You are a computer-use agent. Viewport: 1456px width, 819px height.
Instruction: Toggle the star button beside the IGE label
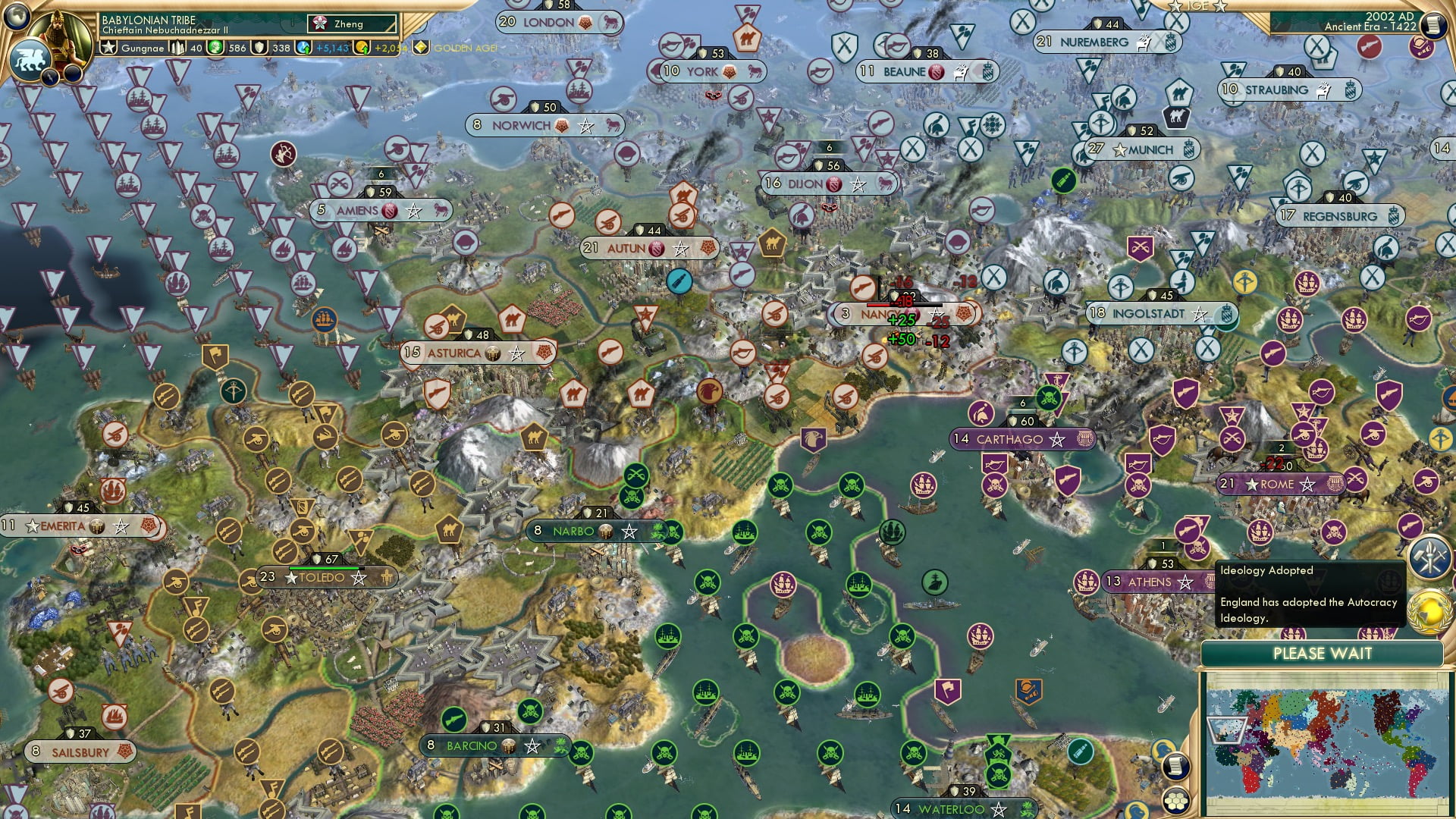click(x=1219, y=7)
